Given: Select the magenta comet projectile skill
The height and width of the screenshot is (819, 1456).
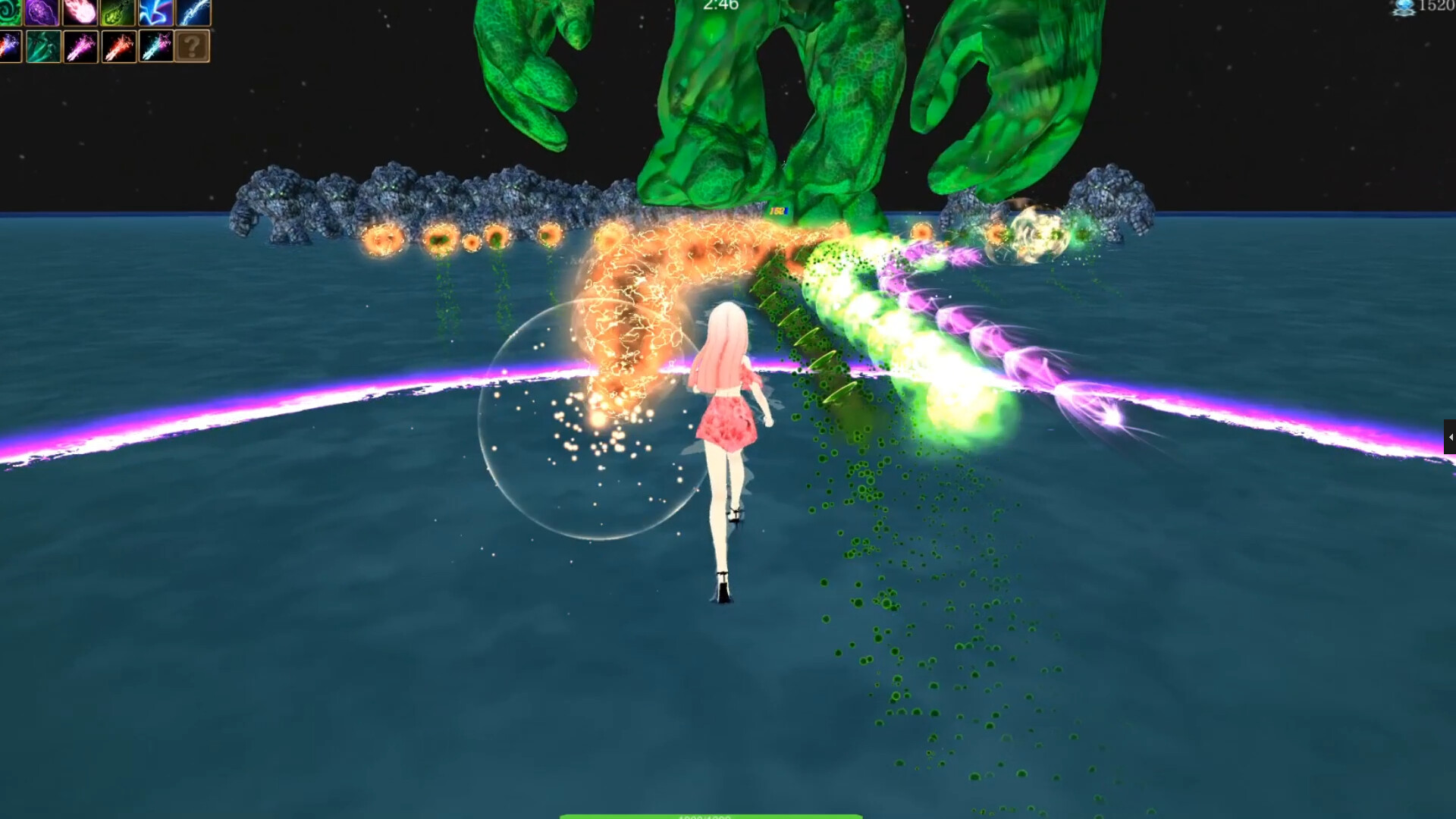Looking at the screenshot, I should coord(80,47).
